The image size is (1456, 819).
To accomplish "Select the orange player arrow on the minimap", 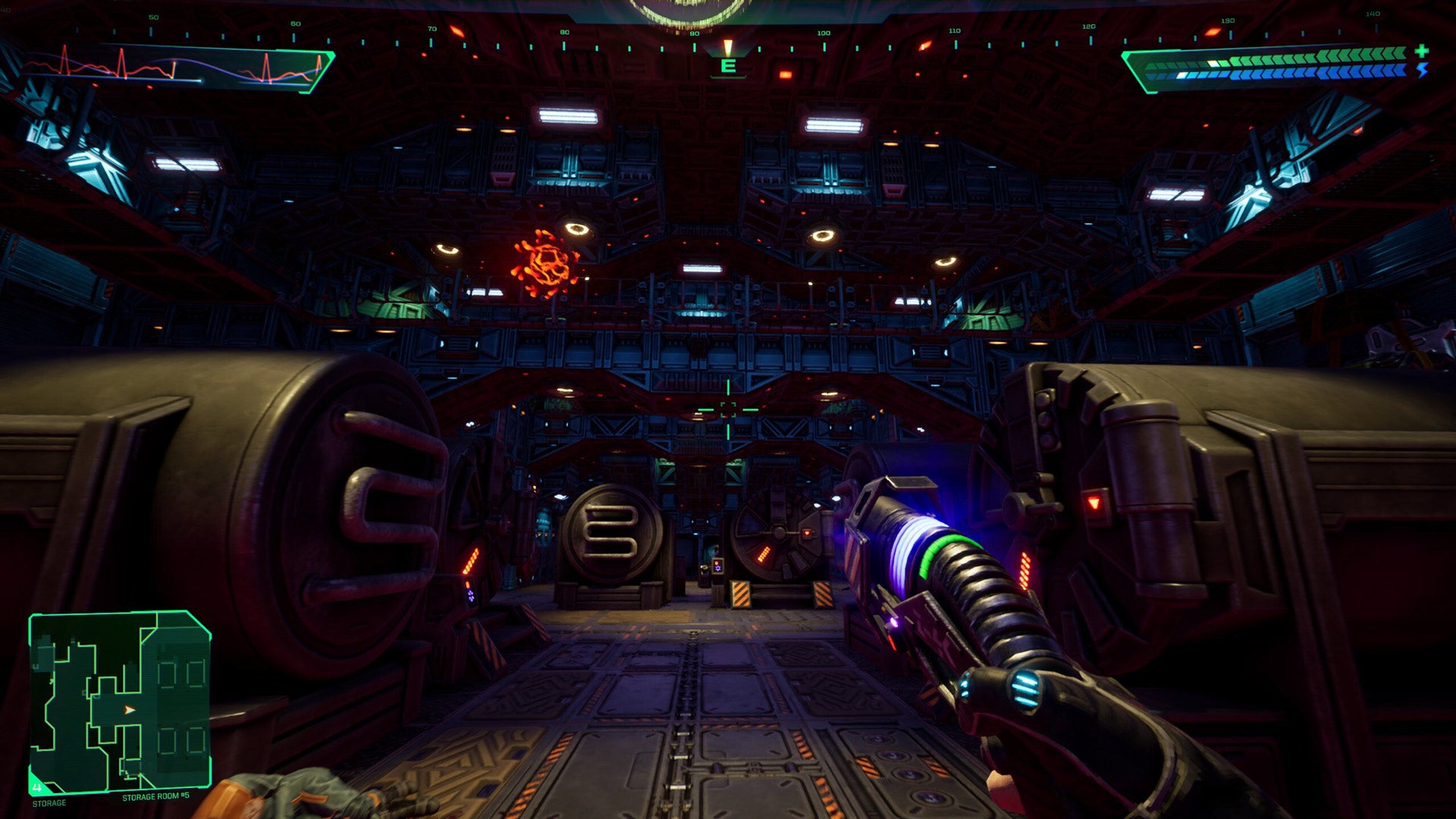I will point(127,711).
